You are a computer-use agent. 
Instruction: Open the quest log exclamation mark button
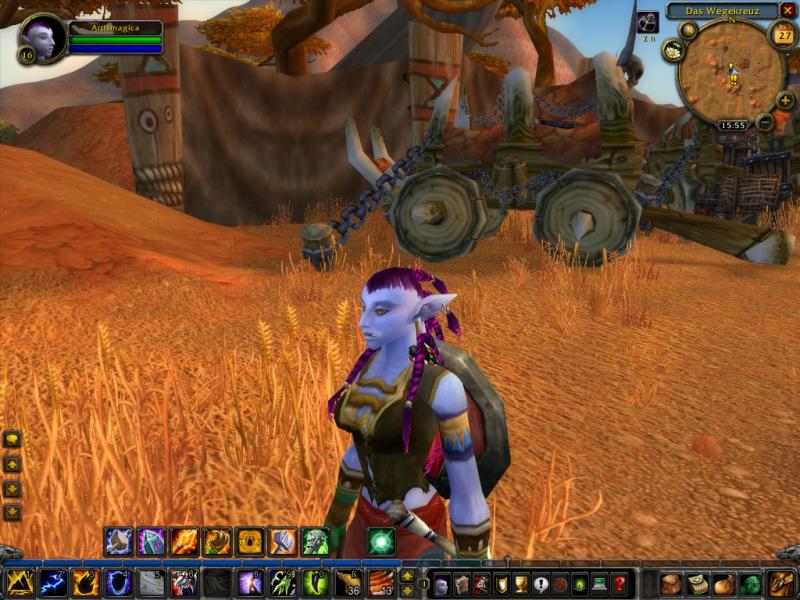pyautogui.click(x=541, y=584)
